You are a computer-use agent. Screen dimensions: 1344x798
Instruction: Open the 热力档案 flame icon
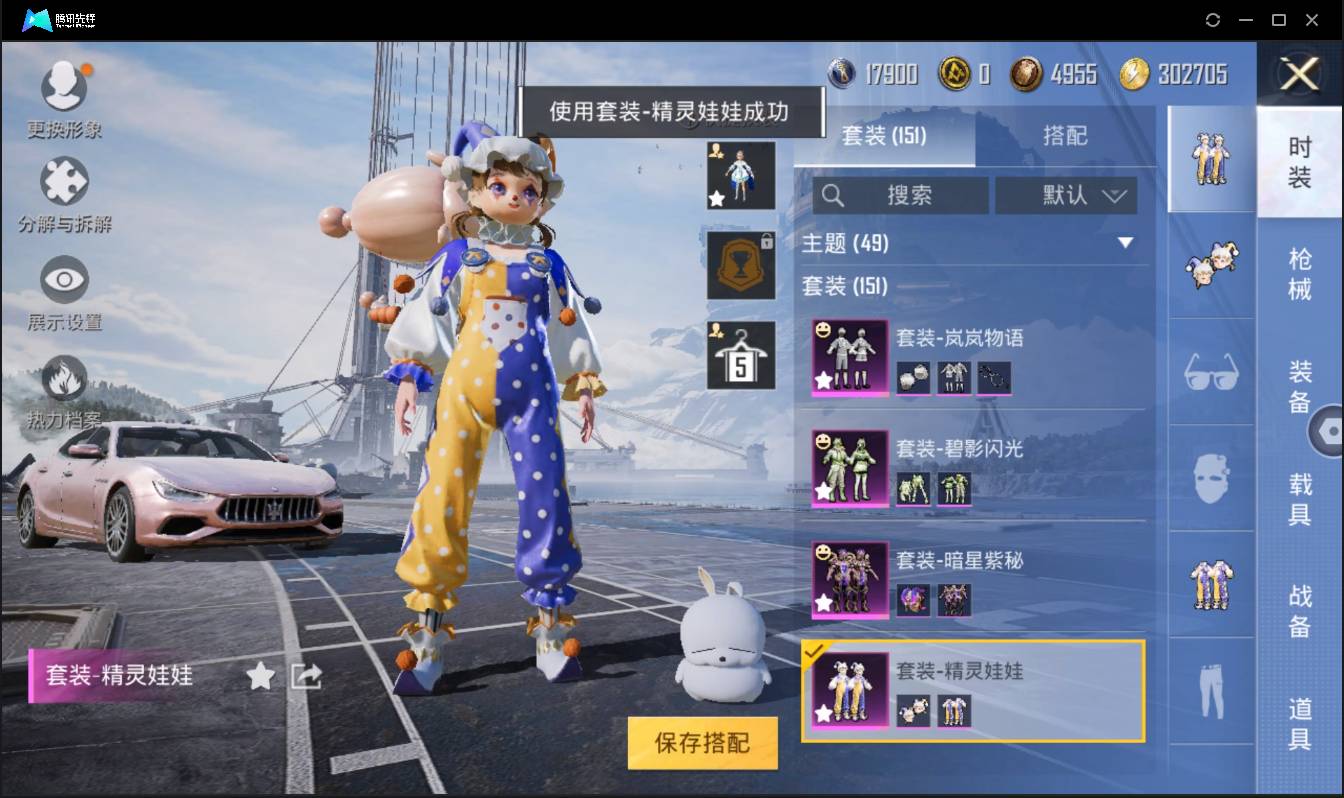(65, 380)
